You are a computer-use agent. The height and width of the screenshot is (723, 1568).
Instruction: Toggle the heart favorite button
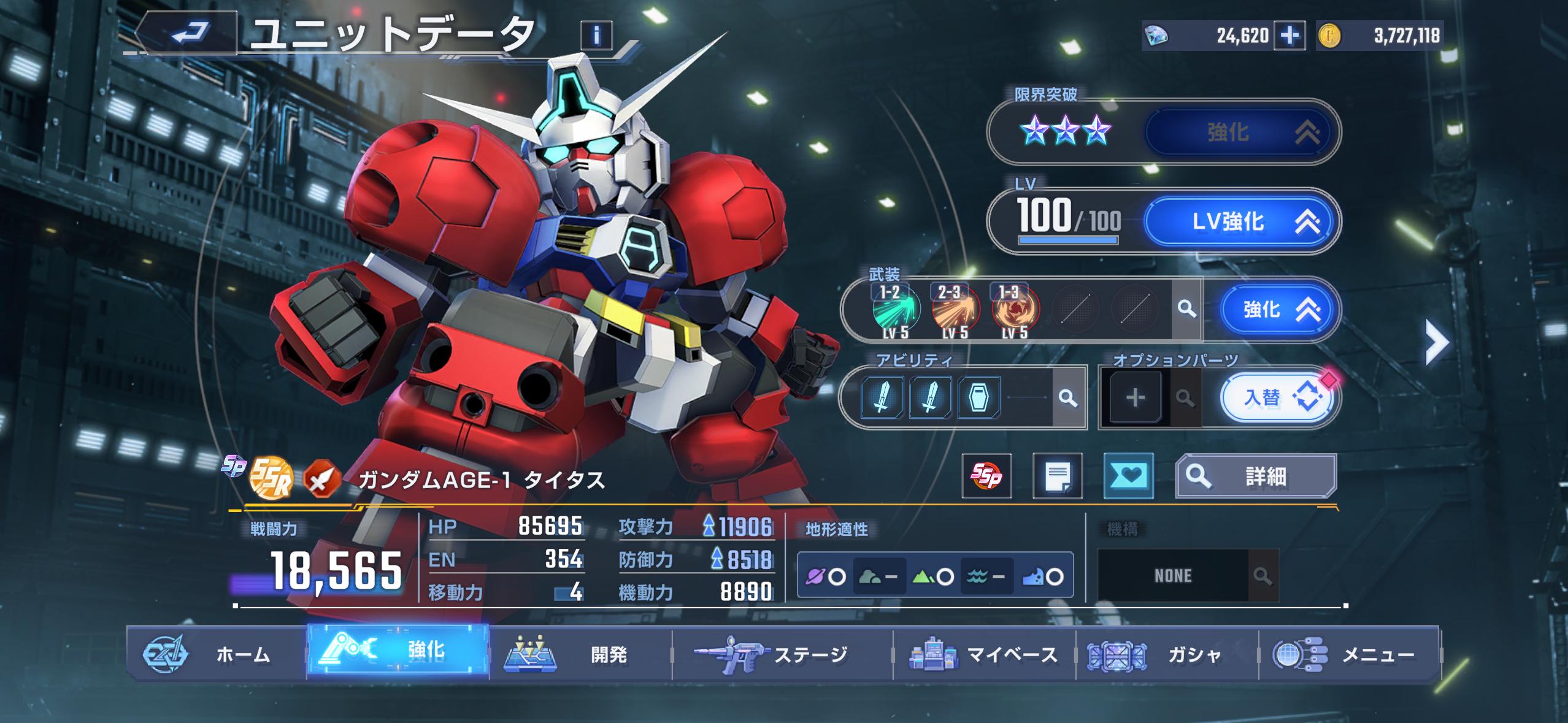click(1128, 476)
